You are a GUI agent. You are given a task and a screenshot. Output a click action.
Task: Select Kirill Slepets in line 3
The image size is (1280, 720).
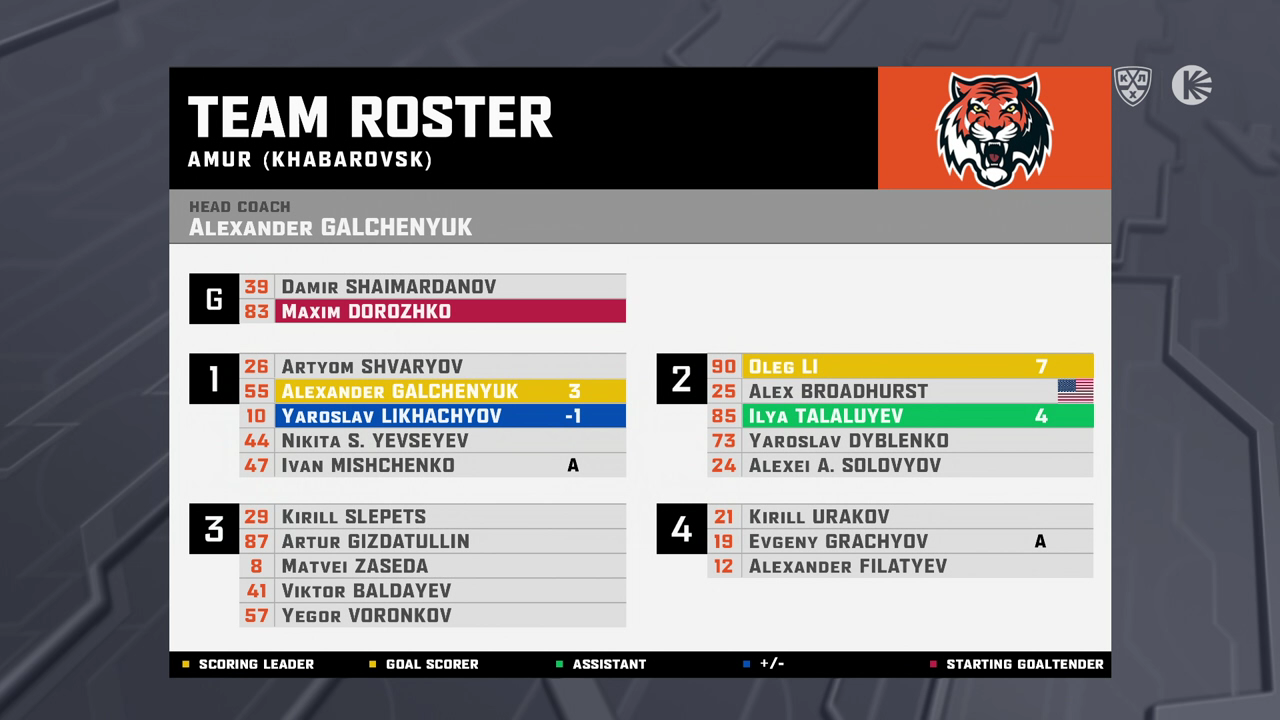(432, 517)
